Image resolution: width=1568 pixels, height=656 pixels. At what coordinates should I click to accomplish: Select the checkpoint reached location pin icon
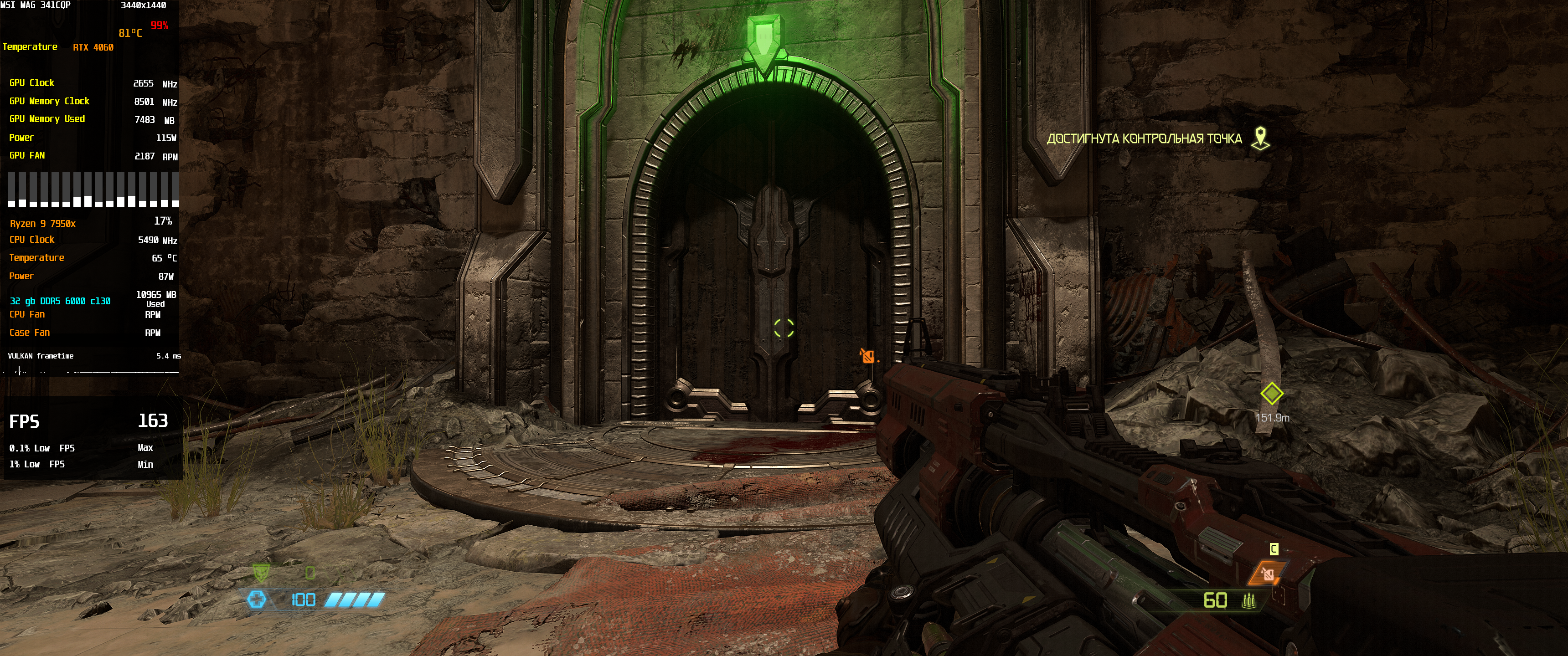1260,138
